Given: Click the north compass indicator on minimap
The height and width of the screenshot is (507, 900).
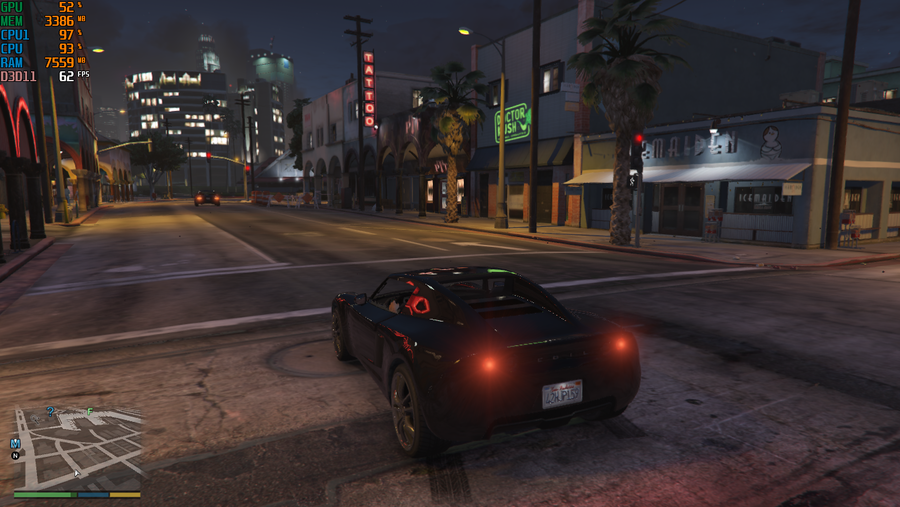Looking at the screenshot, I should (x=15, y=455).
